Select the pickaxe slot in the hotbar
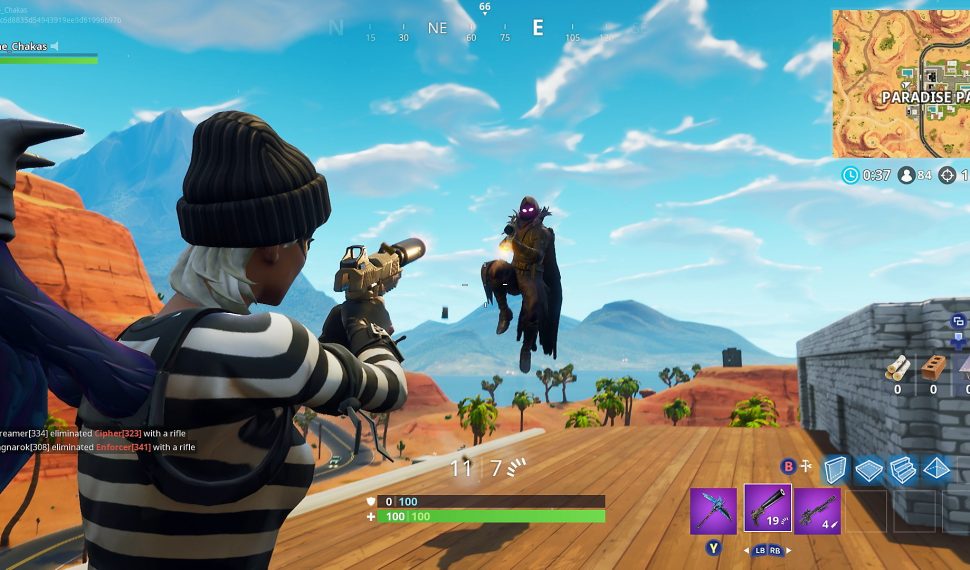Screen dimensions: 970x570 tap(713, 511)
